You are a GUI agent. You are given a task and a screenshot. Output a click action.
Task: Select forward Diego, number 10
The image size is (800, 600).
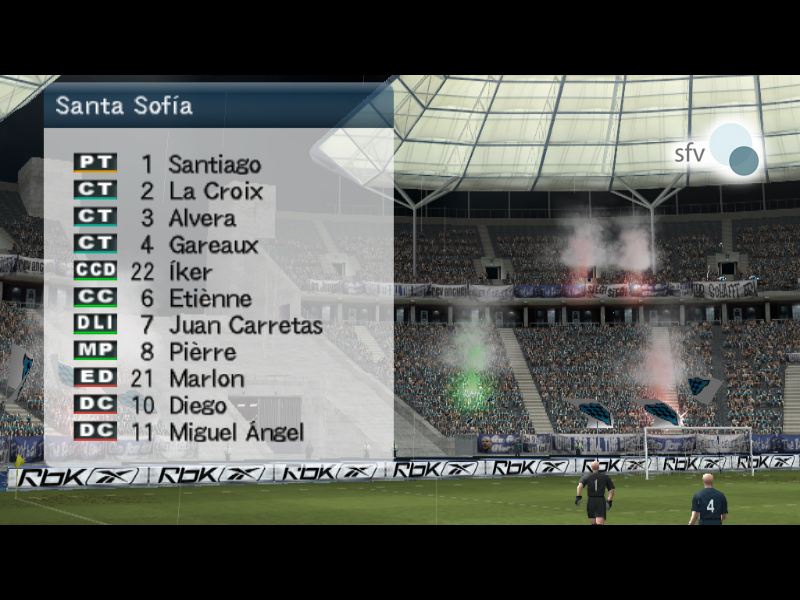tap(197, 406)
